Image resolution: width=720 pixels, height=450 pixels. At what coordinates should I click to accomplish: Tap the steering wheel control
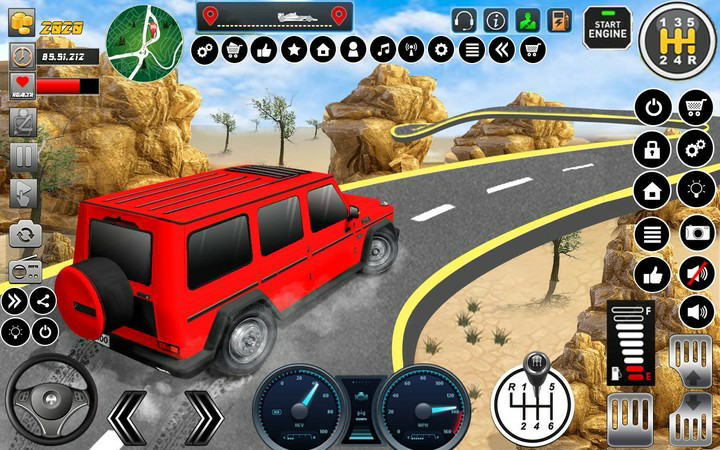(x=50, y=400)
